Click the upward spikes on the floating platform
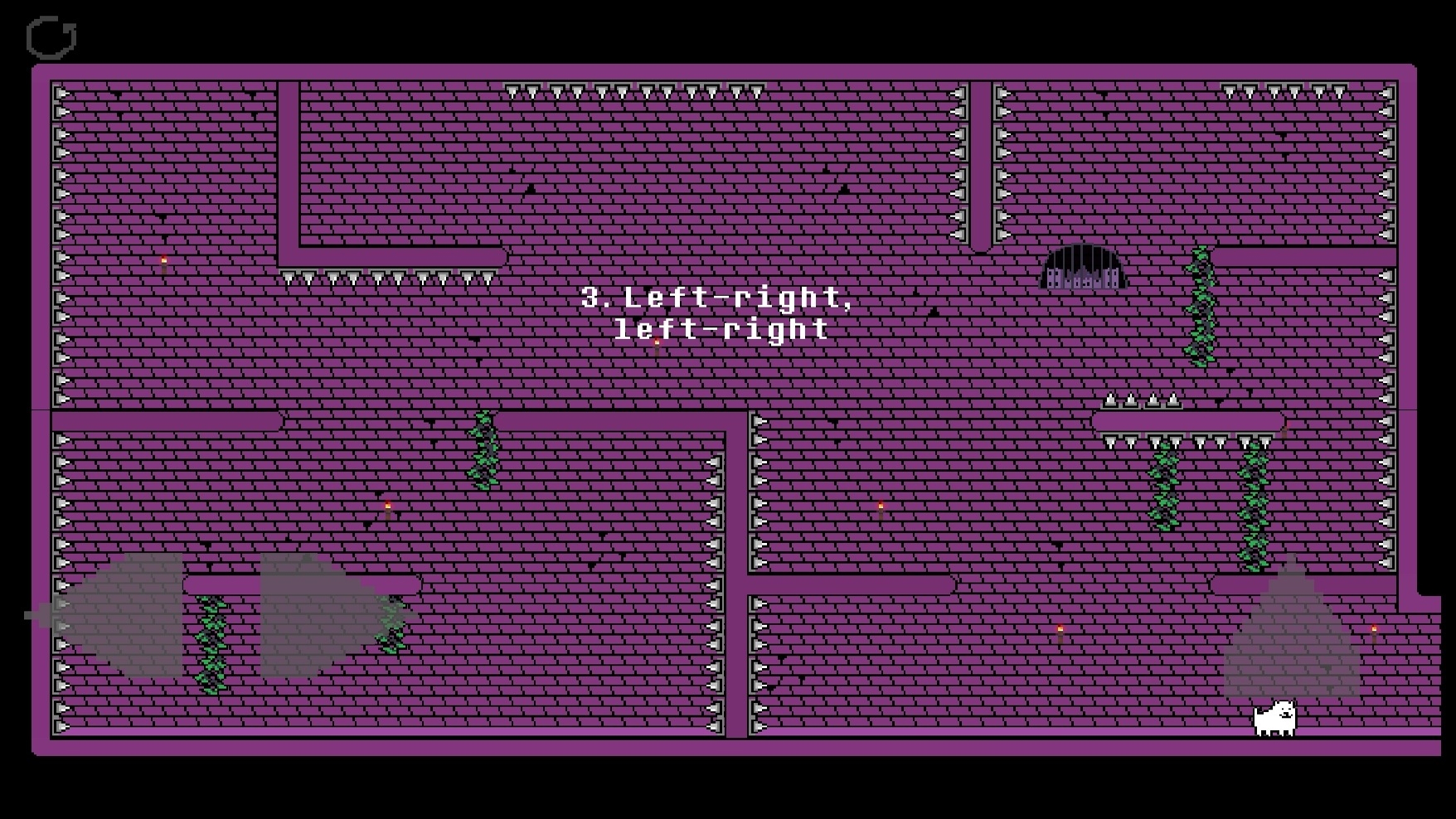Viewport: 1456px width, 819px height. (1143, 402)
